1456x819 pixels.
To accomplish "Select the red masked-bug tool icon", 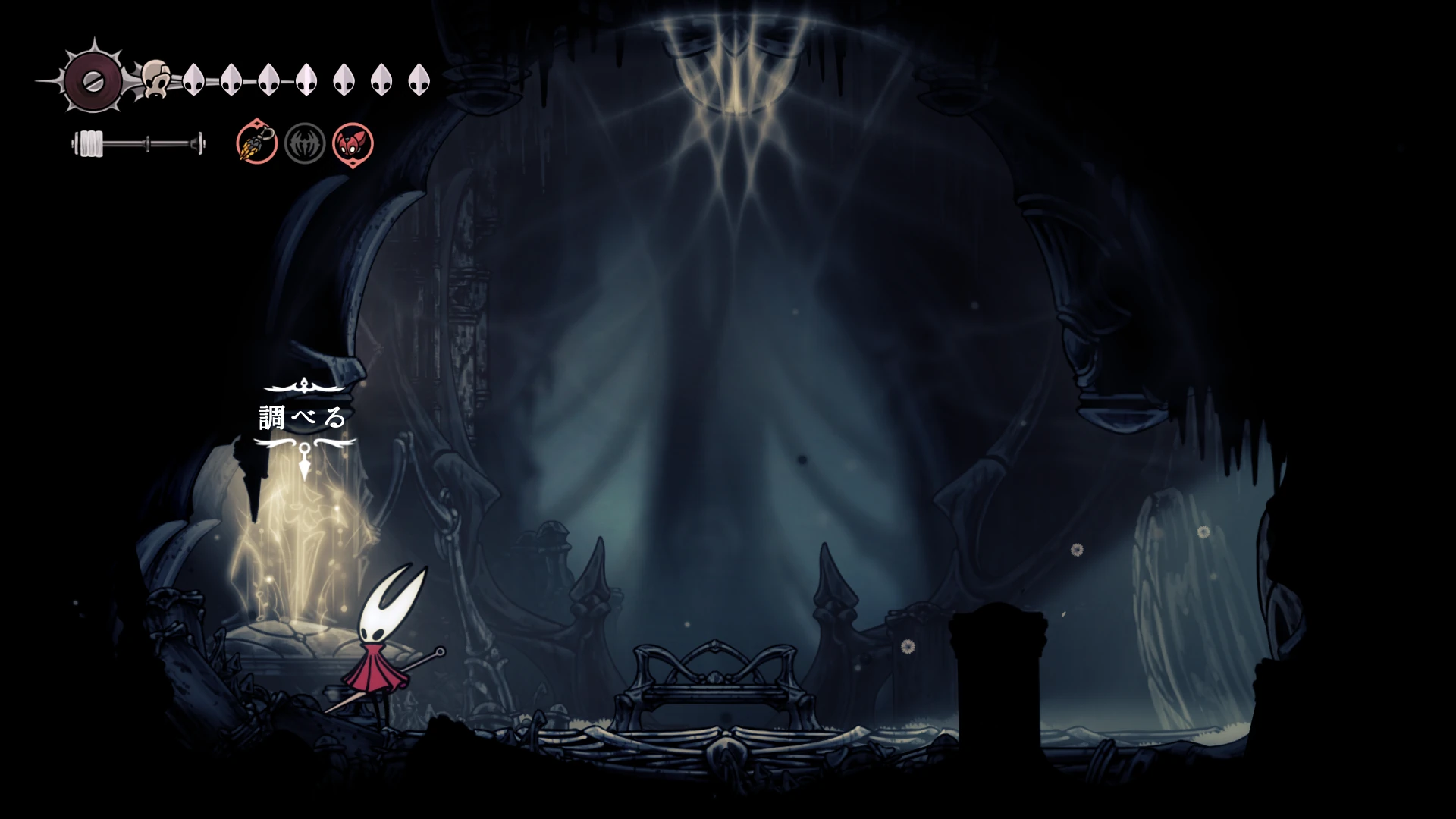I will [353, 143].
